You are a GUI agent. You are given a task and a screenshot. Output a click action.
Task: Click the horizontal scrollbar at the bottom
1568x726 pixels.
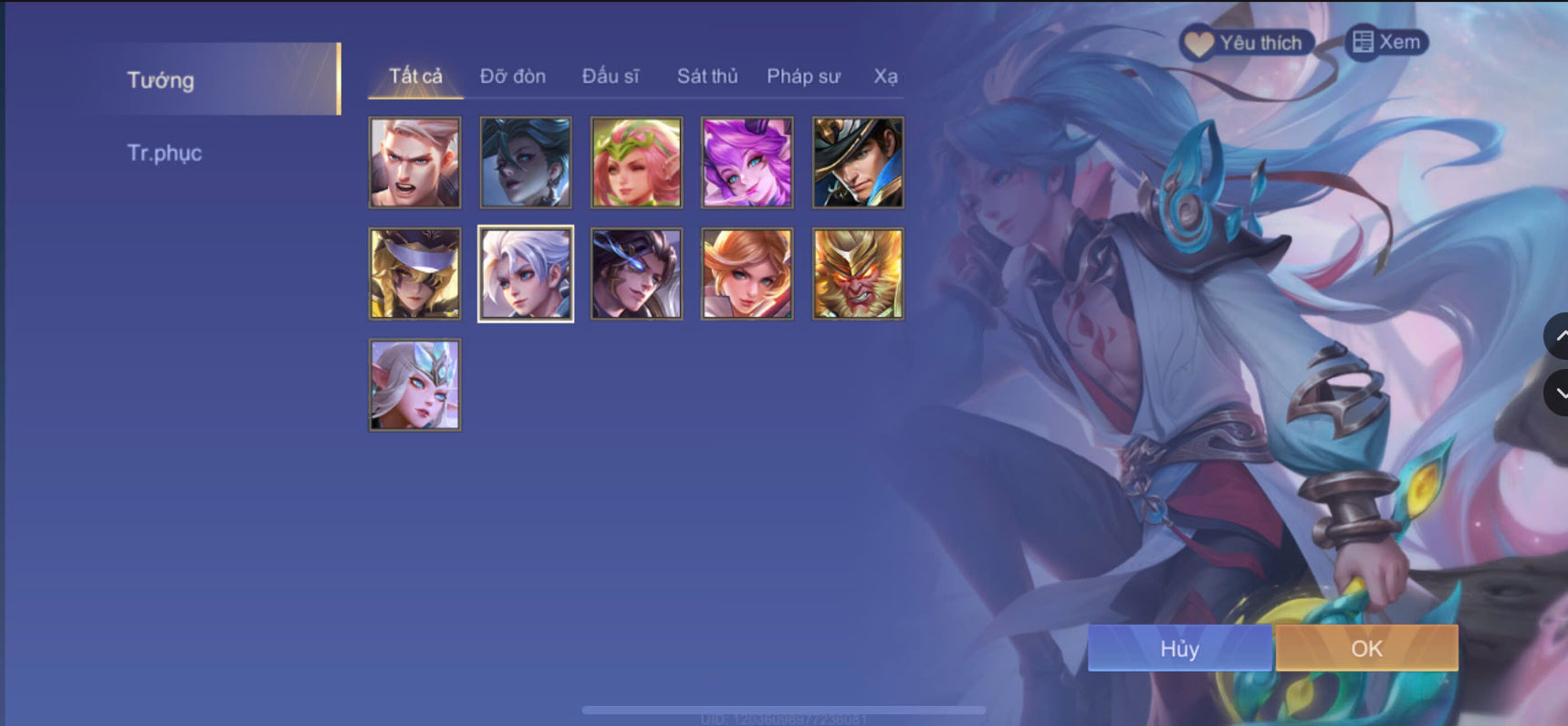pyautogui.click(x=785, y=709)
